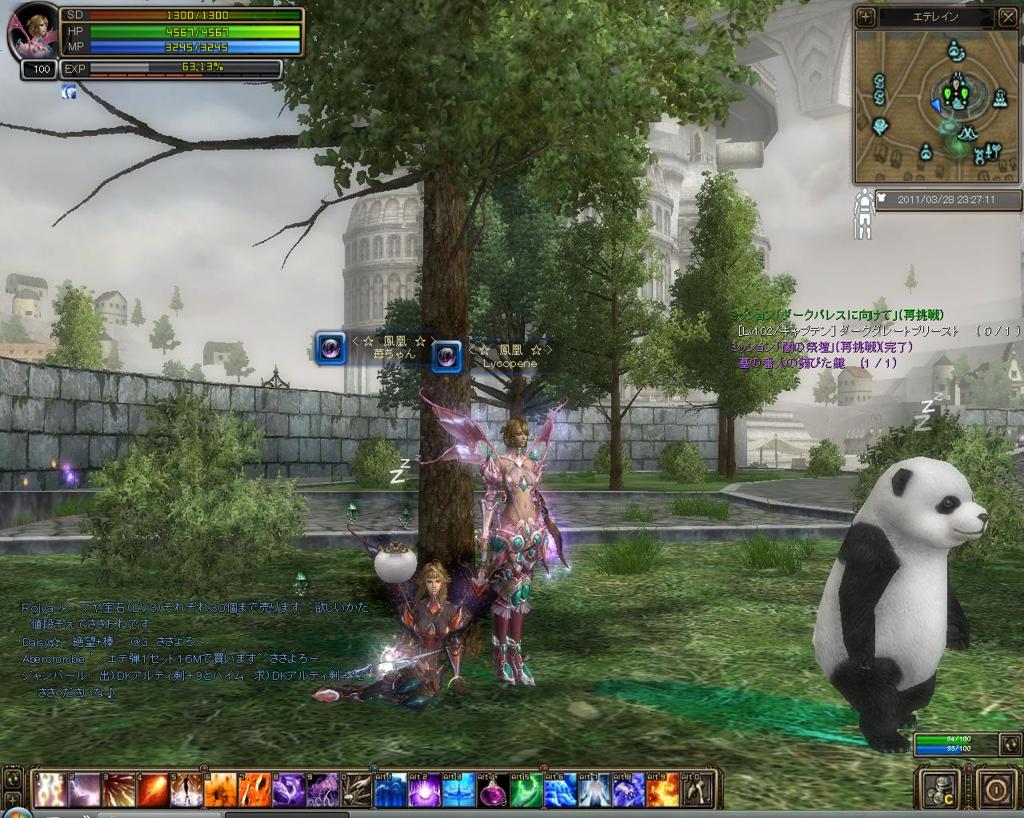Use the first white burst skill slot

(49, 790)
